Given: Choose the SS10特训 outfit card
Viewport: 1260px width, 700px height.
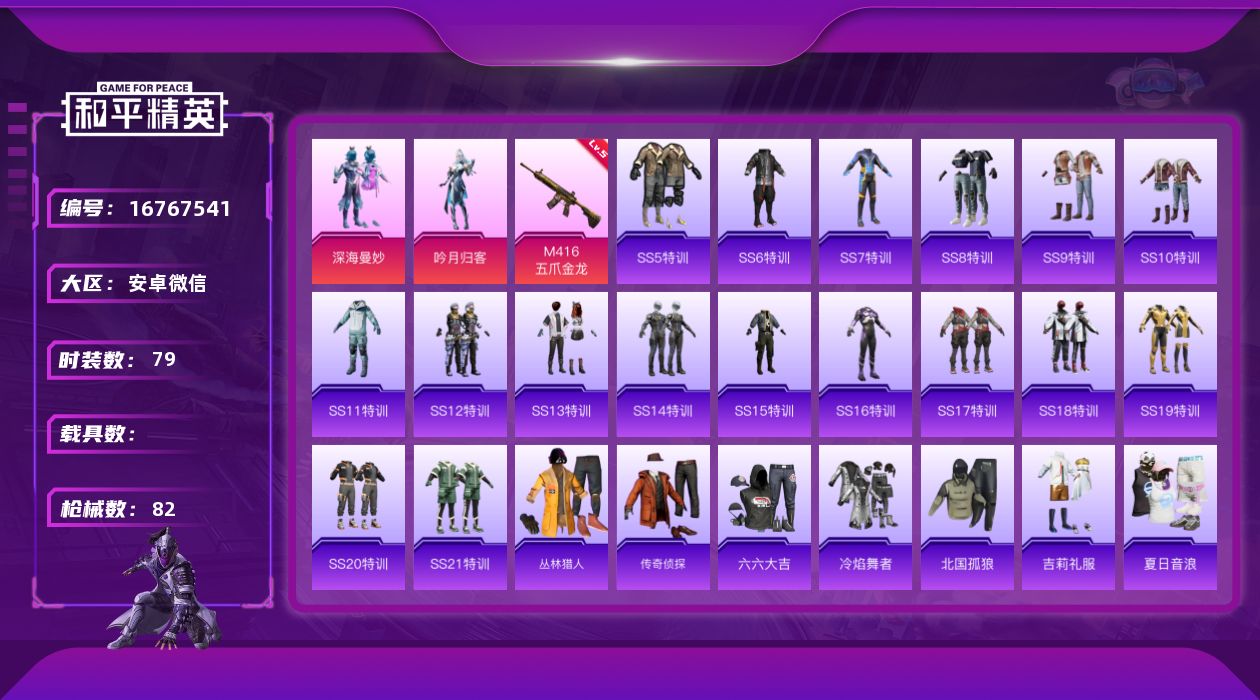Looking at the screenshot, I should [x=1170, y=211].
